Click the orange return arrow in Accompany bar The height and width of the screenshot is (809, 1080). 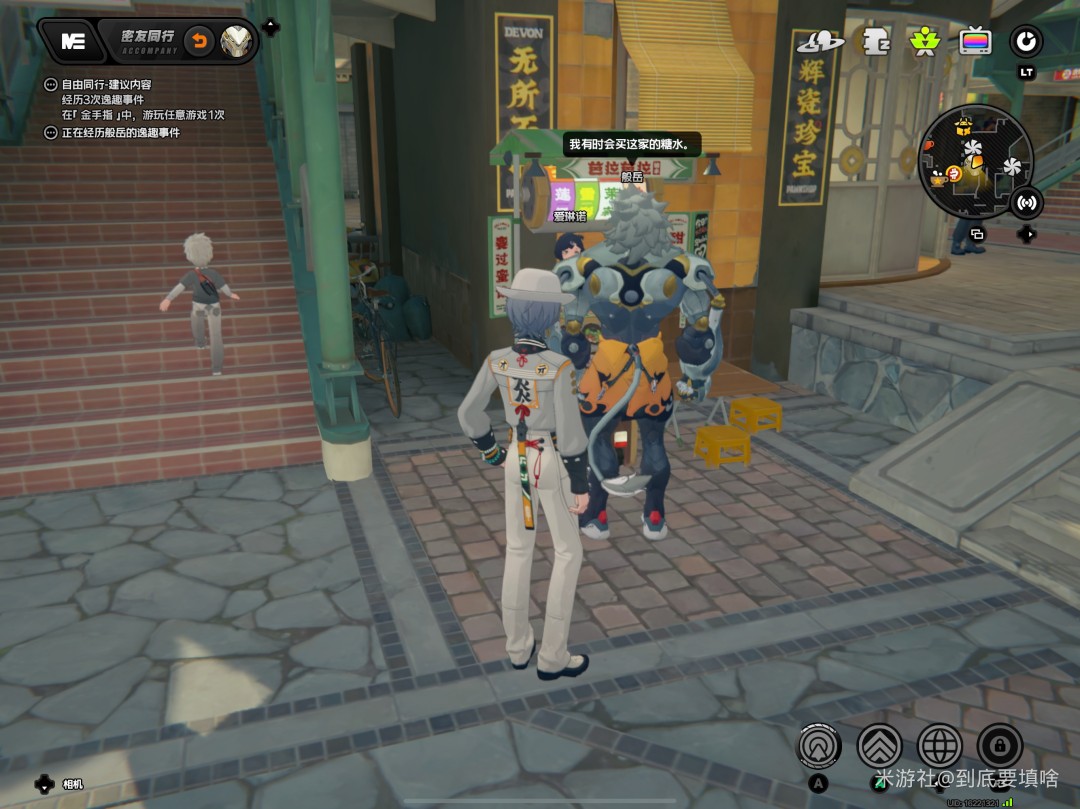coord(200,41)
